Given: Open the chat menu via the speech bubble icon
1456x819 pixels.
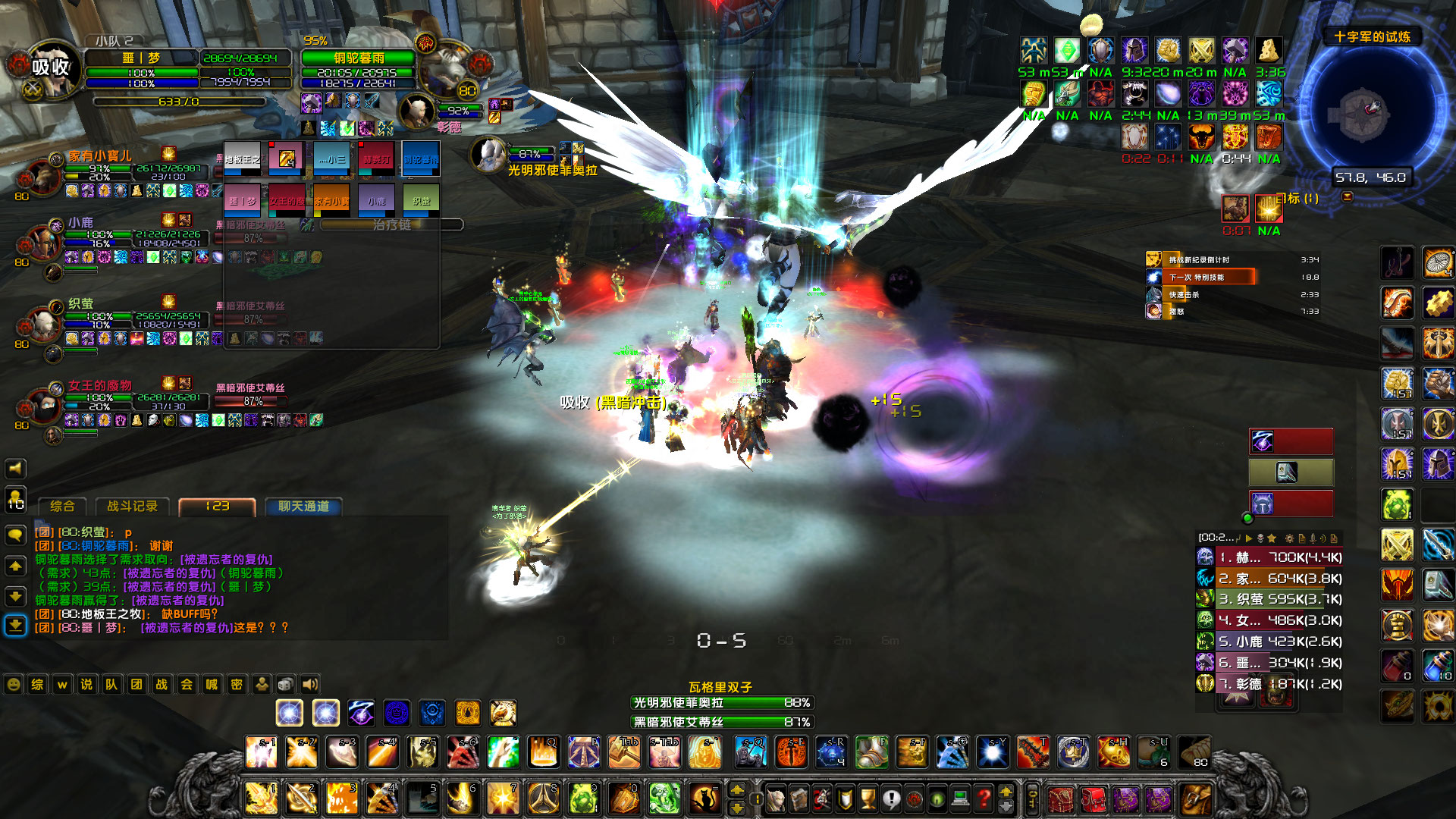Looking at the screenshot, I should 15,534.
